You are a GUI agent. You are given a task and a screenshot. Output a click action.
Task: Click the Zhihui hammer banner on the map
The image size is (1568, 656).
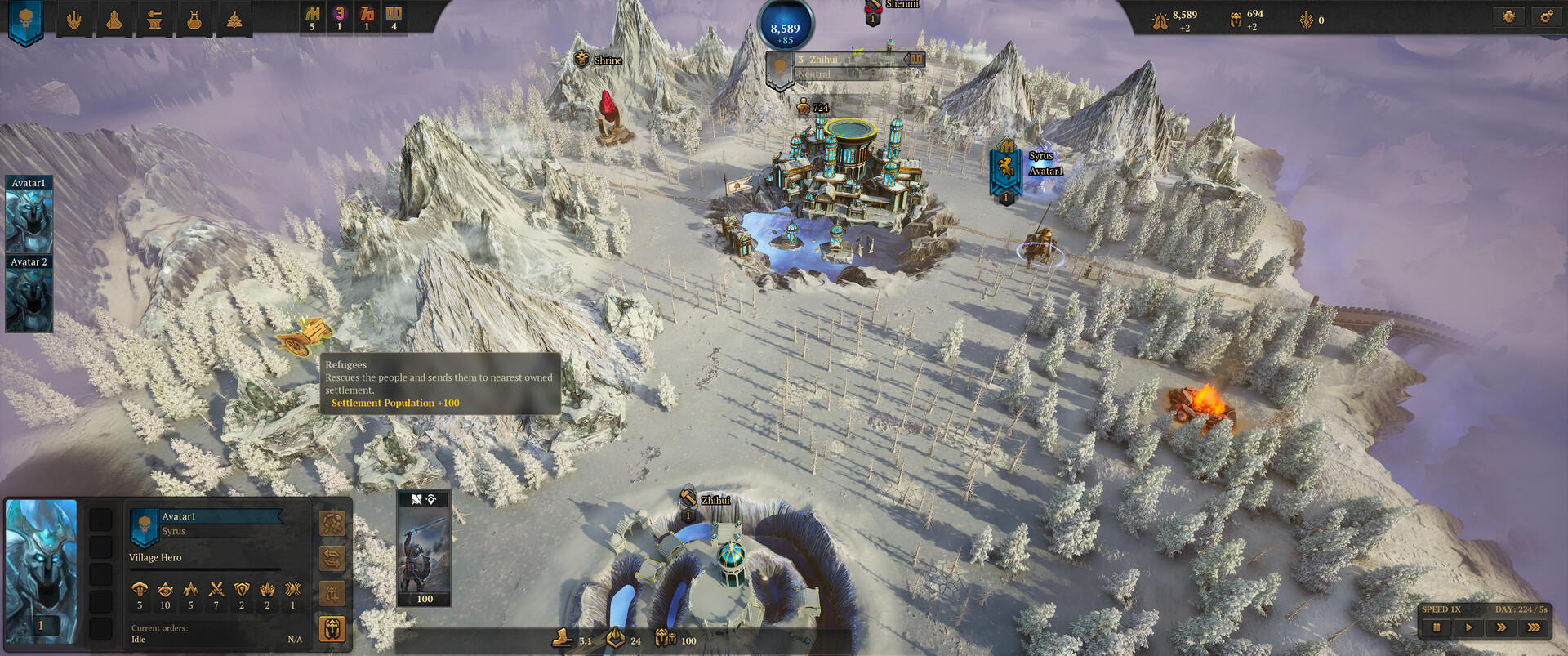tap(688, 497)
